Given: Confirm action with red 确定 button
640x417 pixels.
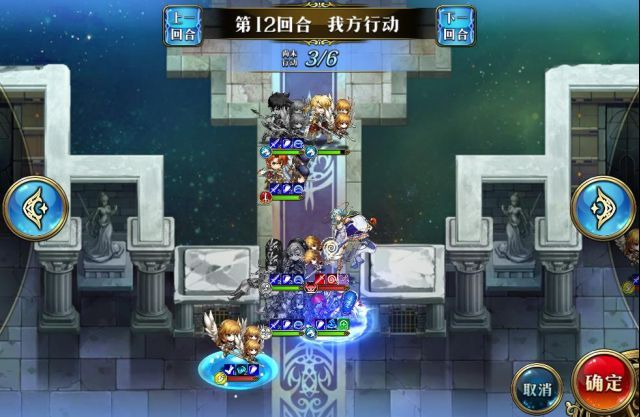Looking at the screenshot, I should click(604, 382).
